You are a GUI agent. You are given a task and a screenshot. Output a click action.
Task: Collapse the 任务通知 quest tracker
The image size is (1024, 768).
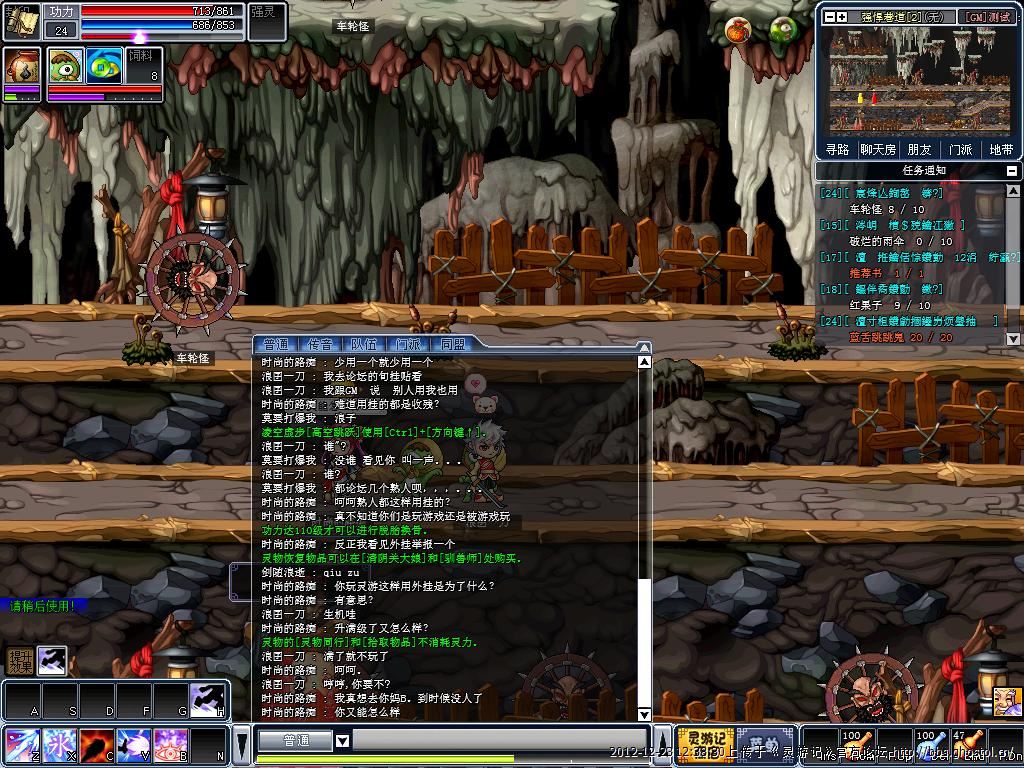tap(1012, 171)
